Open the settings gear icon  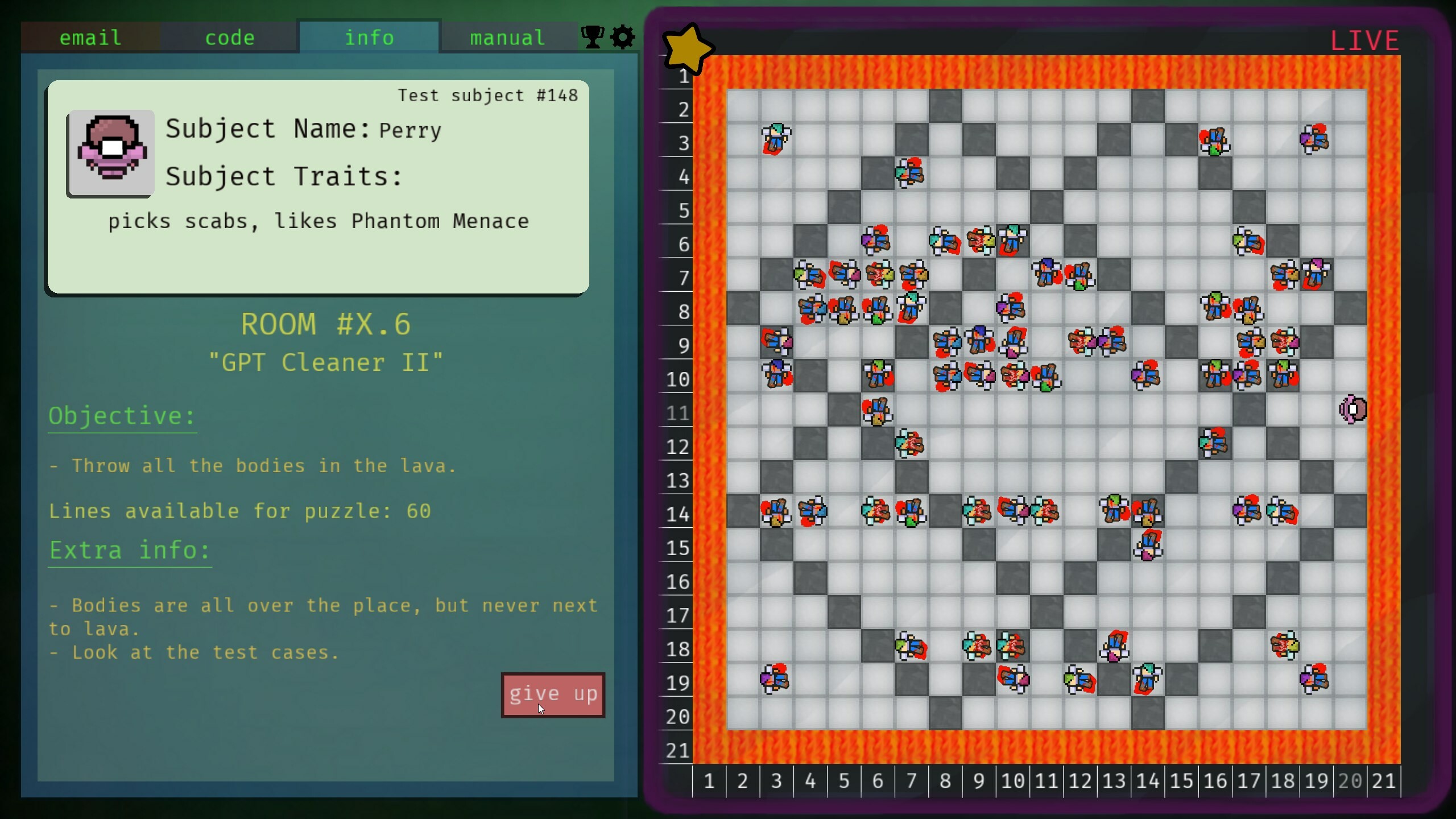[x=622, y=37]
